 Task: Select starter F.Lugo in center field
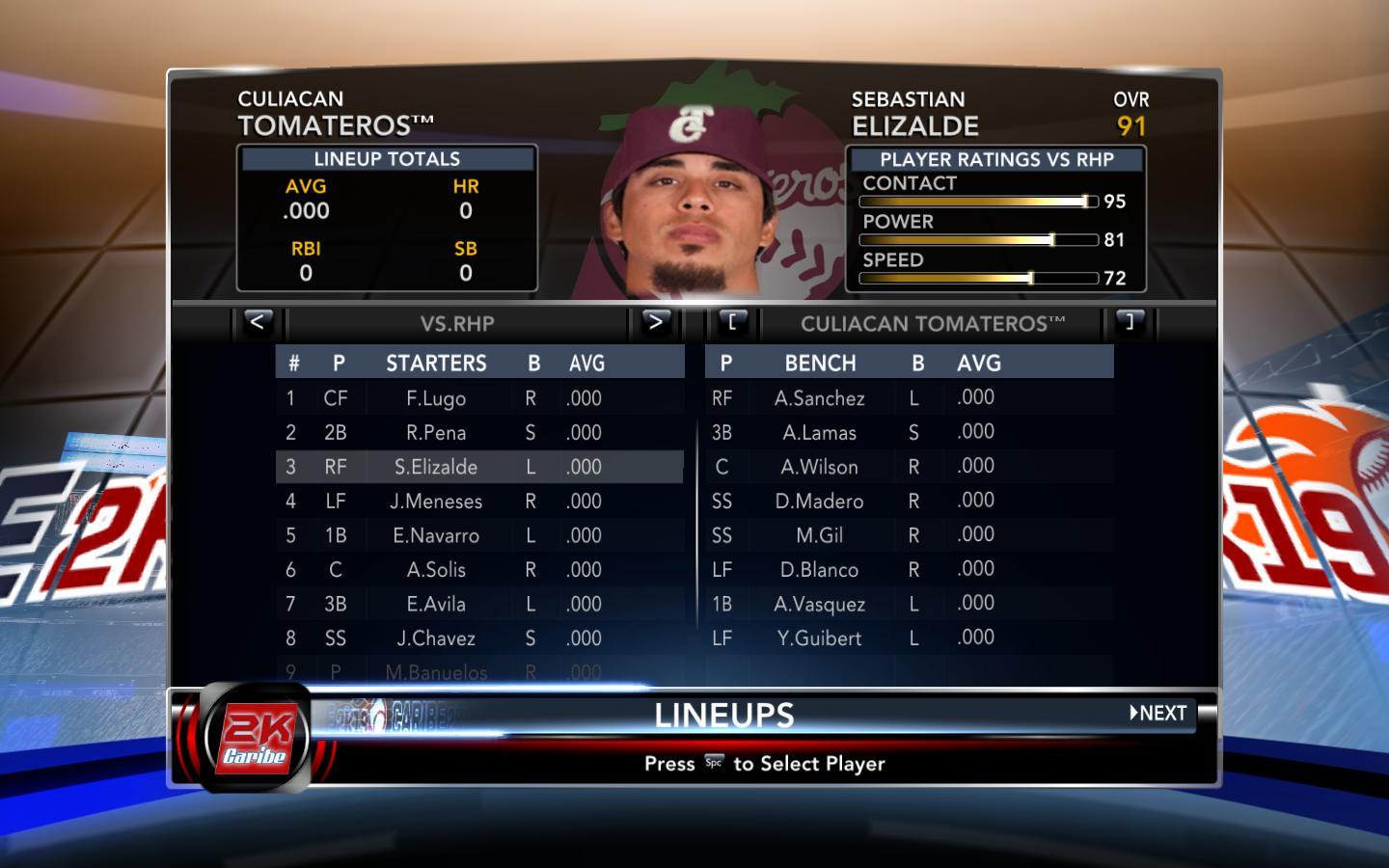coord(436,398)
